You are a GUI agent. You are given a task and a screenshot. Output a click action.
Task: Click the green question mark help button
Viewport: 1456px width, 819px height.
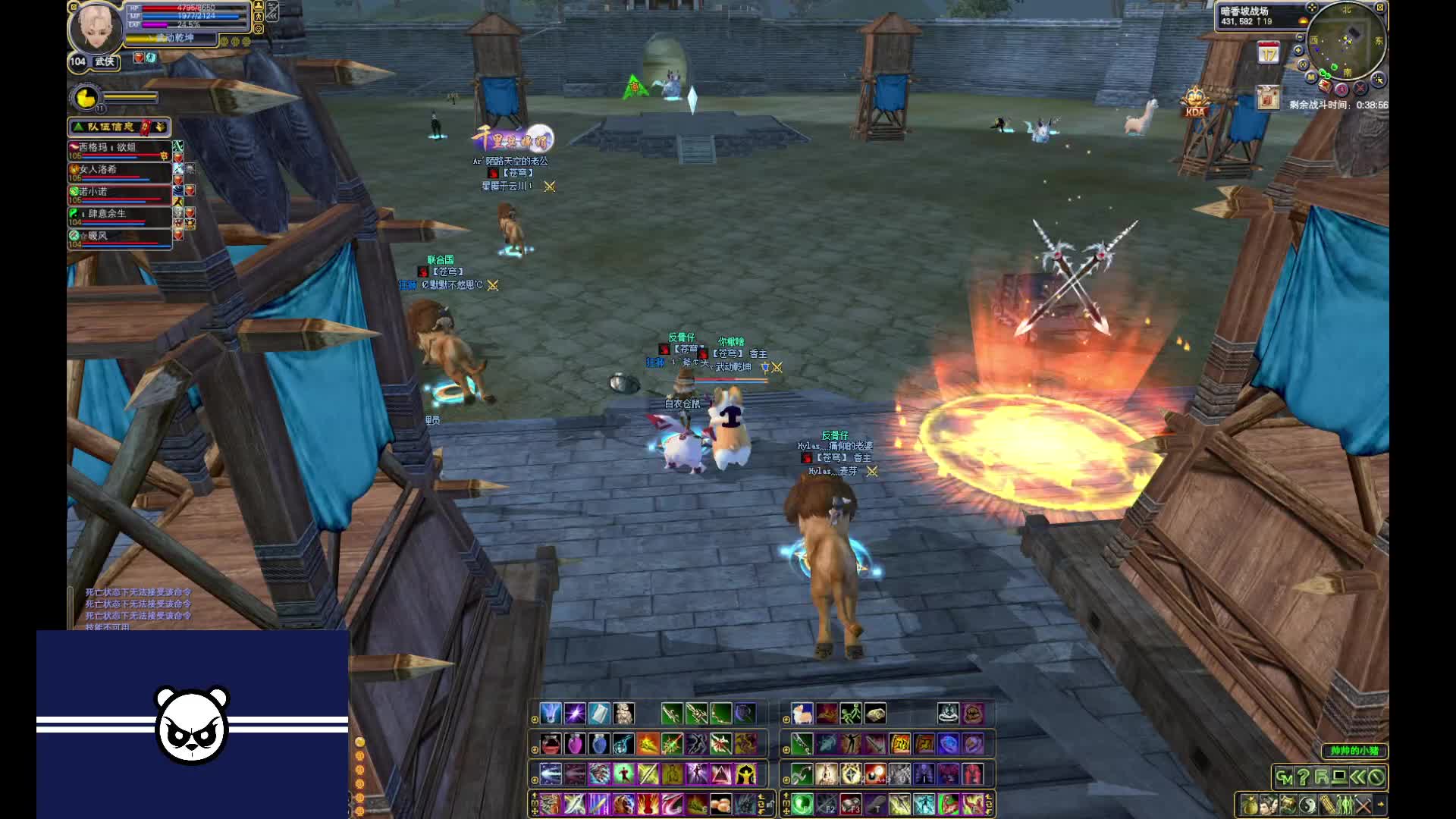pyautogui.click(x=1302, y=777)
